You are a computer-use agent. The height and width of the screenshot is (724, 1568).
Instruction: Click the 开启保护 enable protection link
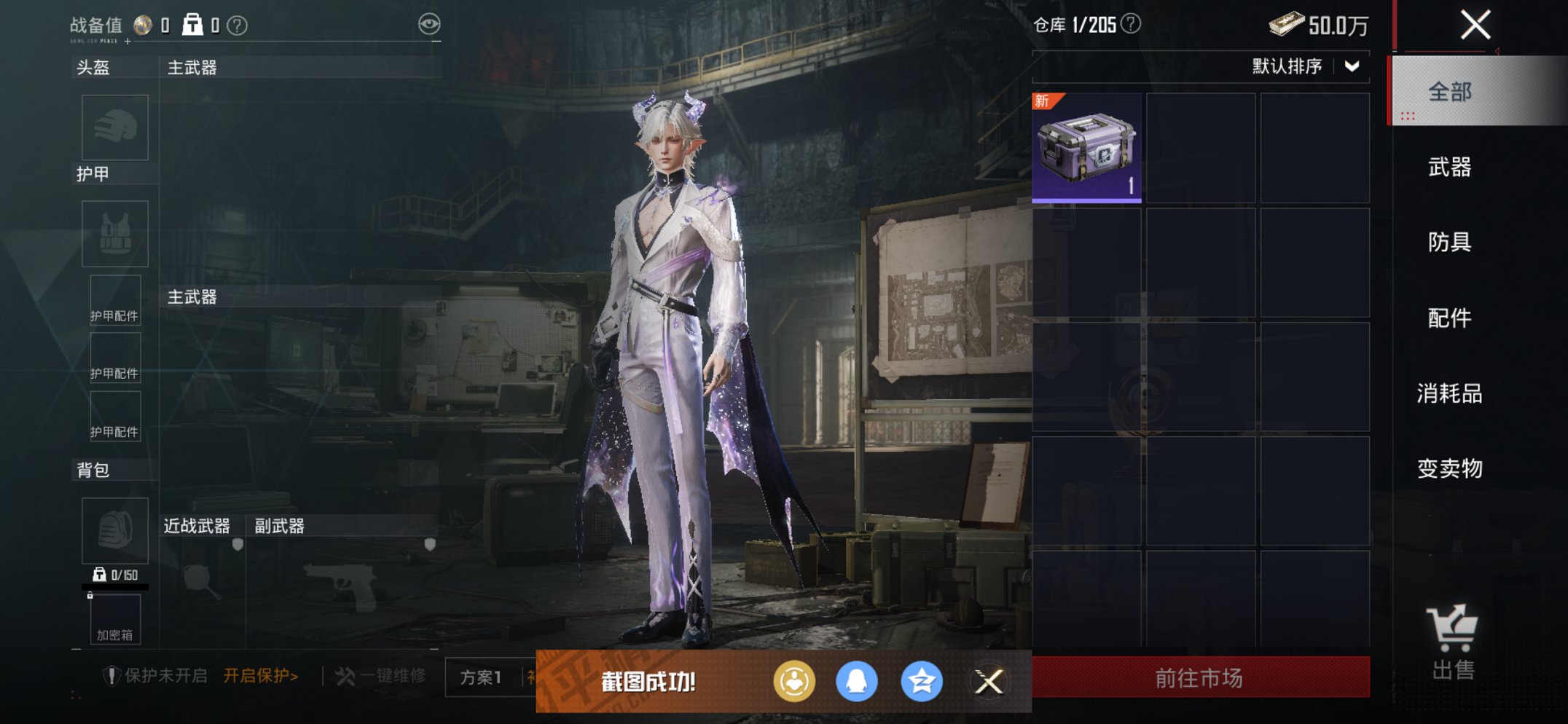point(260,676)
